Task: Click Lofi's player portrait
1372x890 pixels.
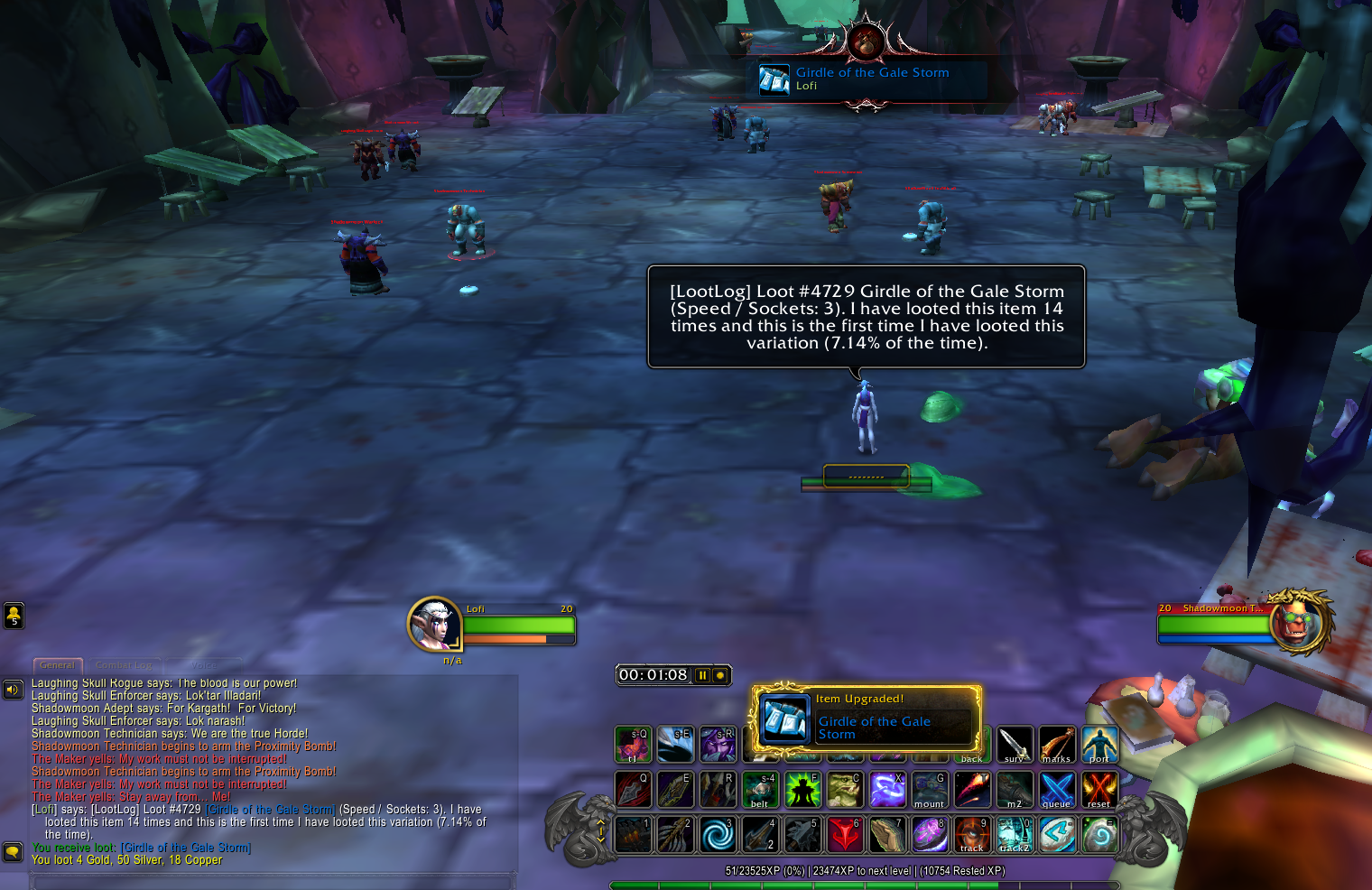Action: (435, 624)
